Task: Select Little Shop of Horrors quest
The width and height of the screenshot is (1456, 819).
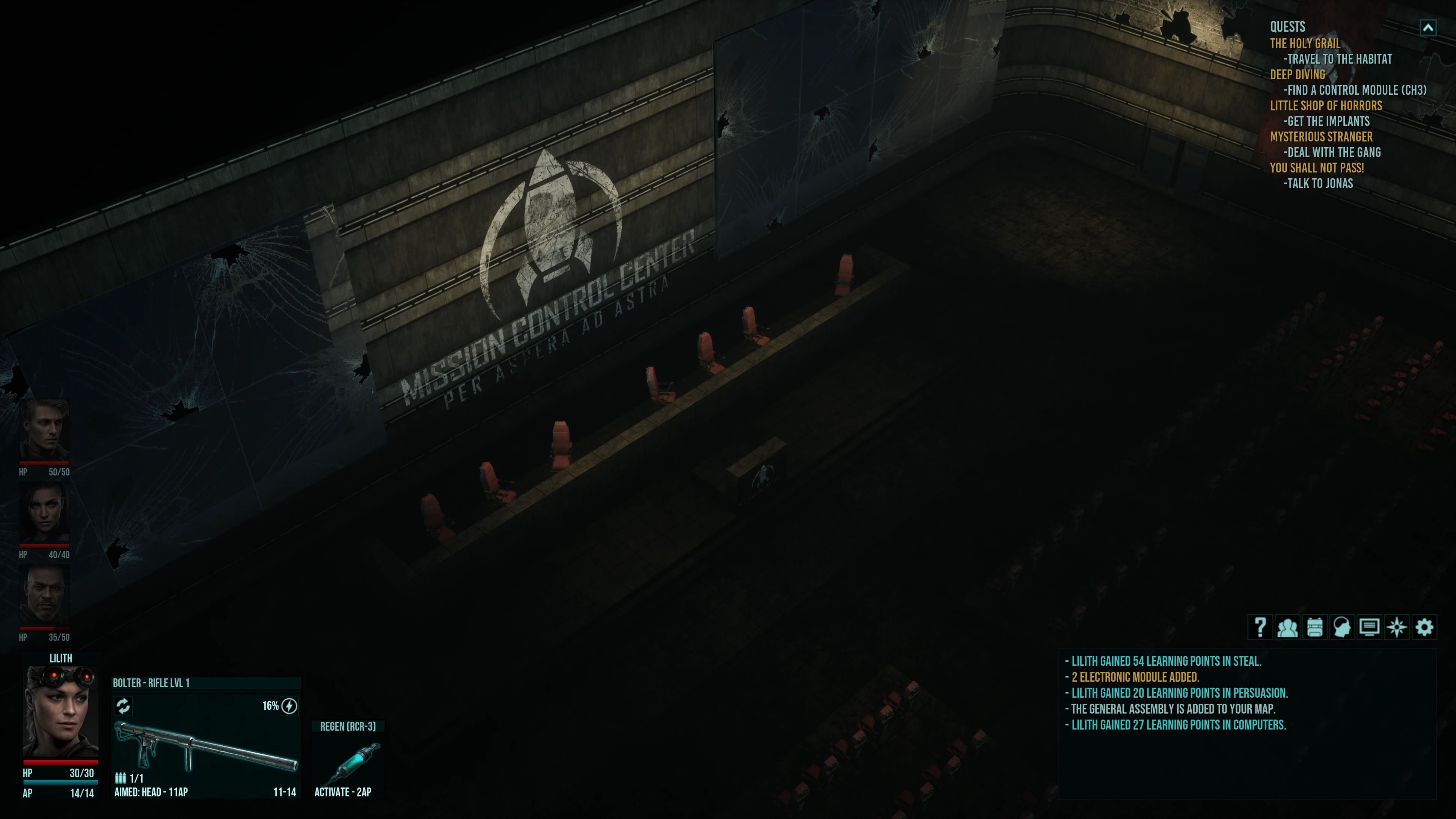Action: pyautogui.click(x=1326, y=106)
